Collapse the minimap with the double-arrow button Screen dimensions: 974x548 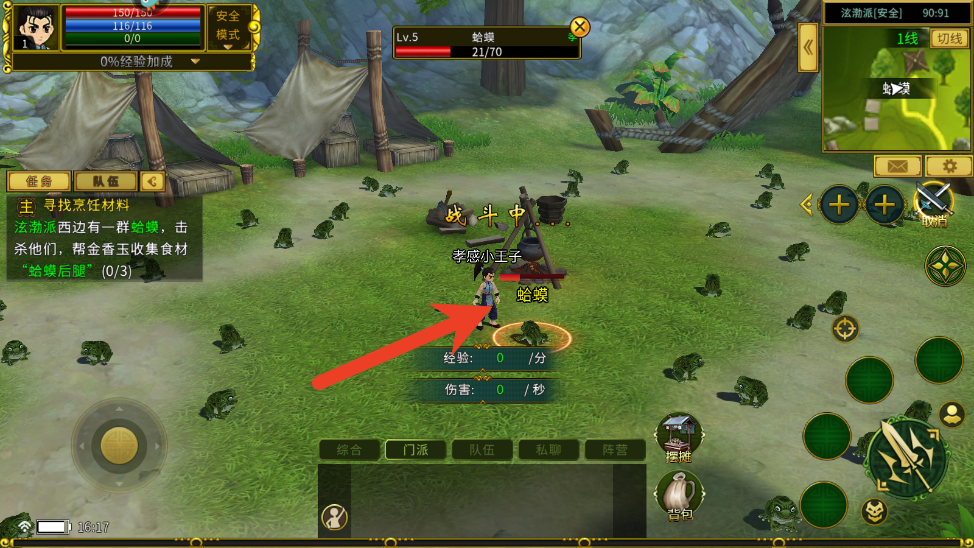point(808,48)
